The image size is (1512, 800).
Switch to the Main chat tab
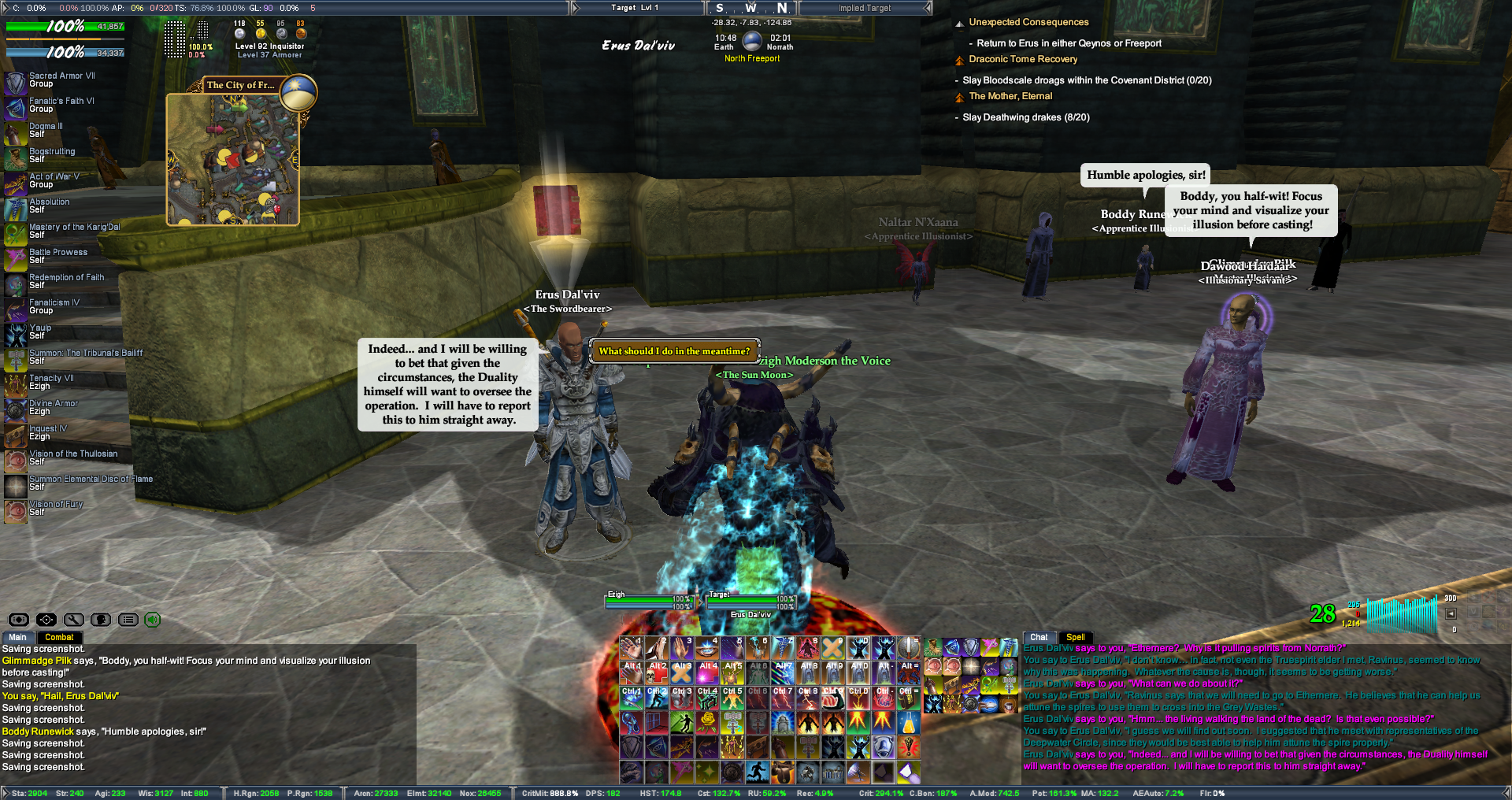click(x=17, y=638)
